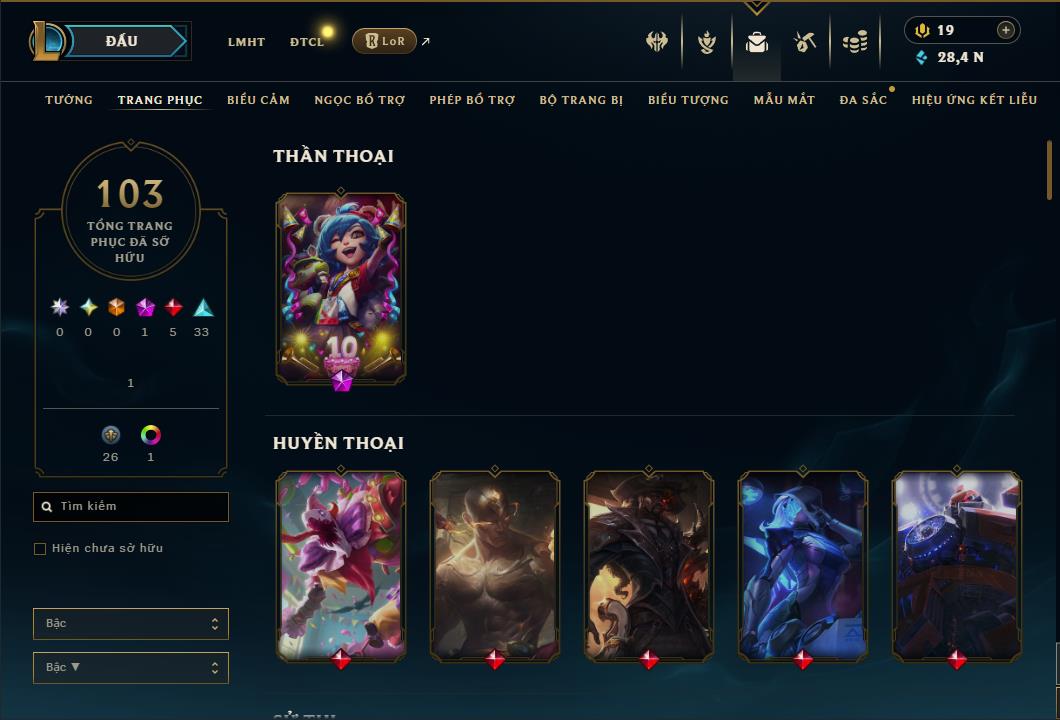Go to the BIỂU TƯỢNG tab
The width and height of the screenshot is (1060, 720).
(688, 100)
